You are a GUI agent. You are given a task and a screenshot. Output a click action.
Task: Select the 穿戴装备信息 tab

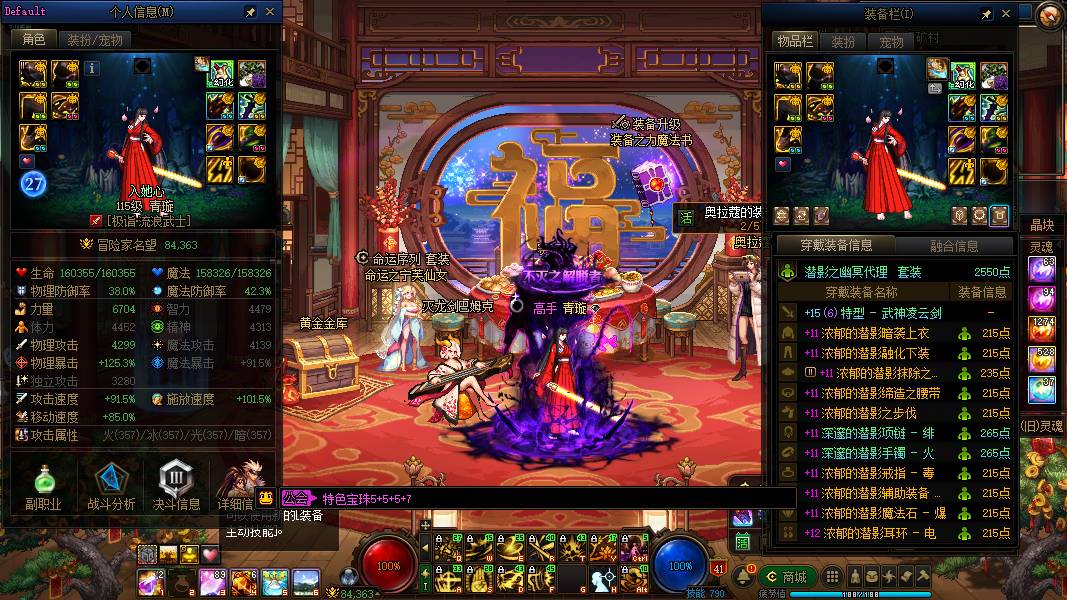(x=836, y=245)
